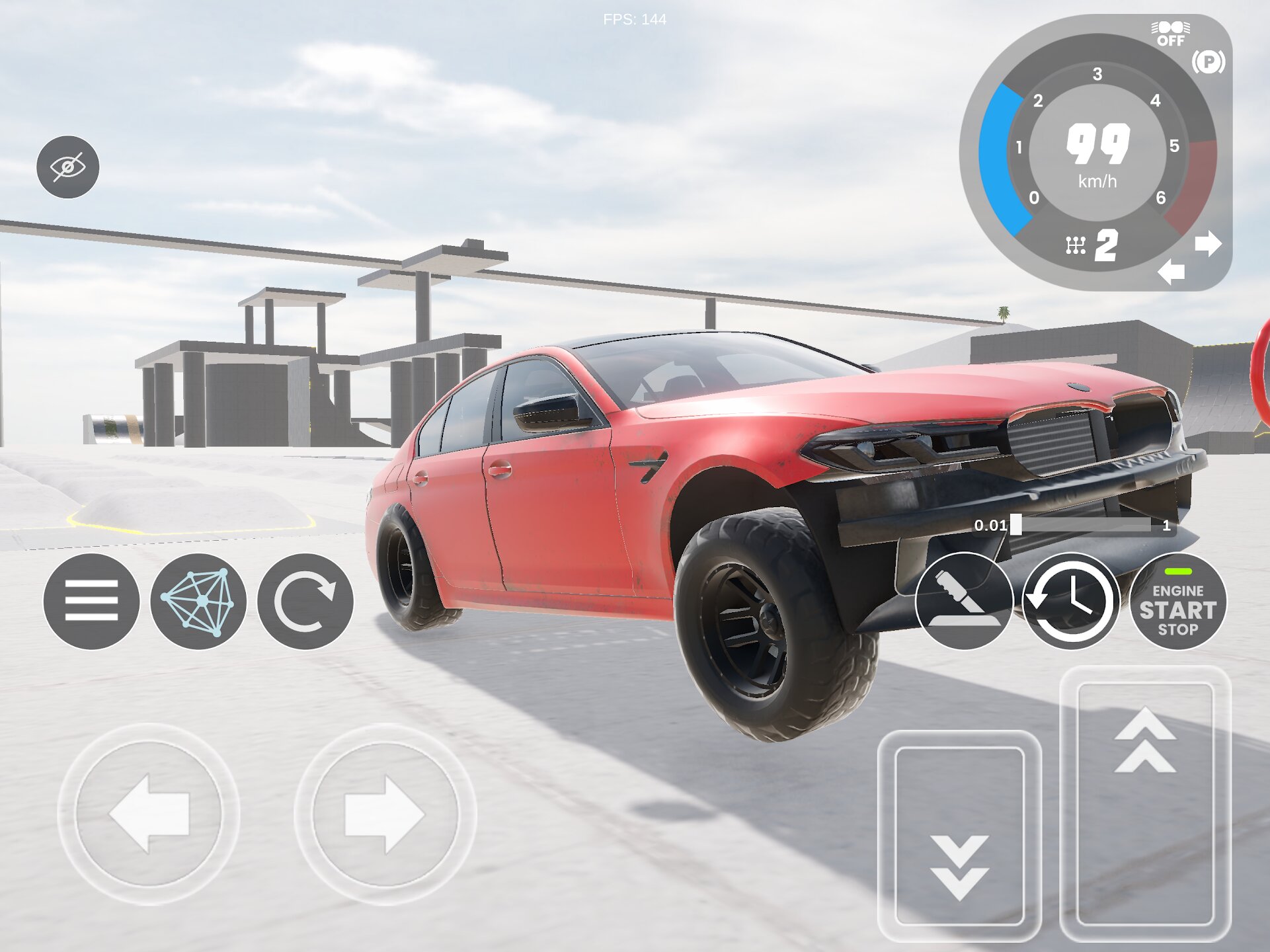Reset the car with the circular arrow
The width and height of the screenshot is (1270, 952).
(x=305, y=601)
